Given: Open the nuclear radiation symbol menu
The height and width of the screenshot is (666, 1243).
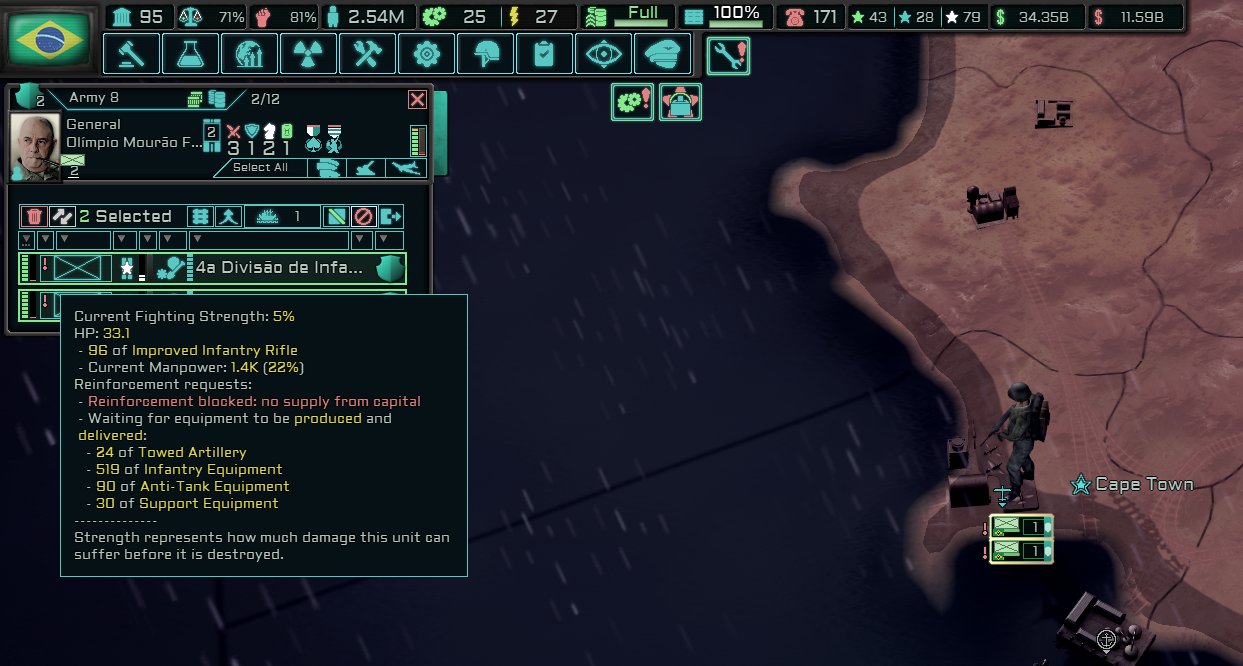Looking at the screenshot, I should [x=308, y=54].
